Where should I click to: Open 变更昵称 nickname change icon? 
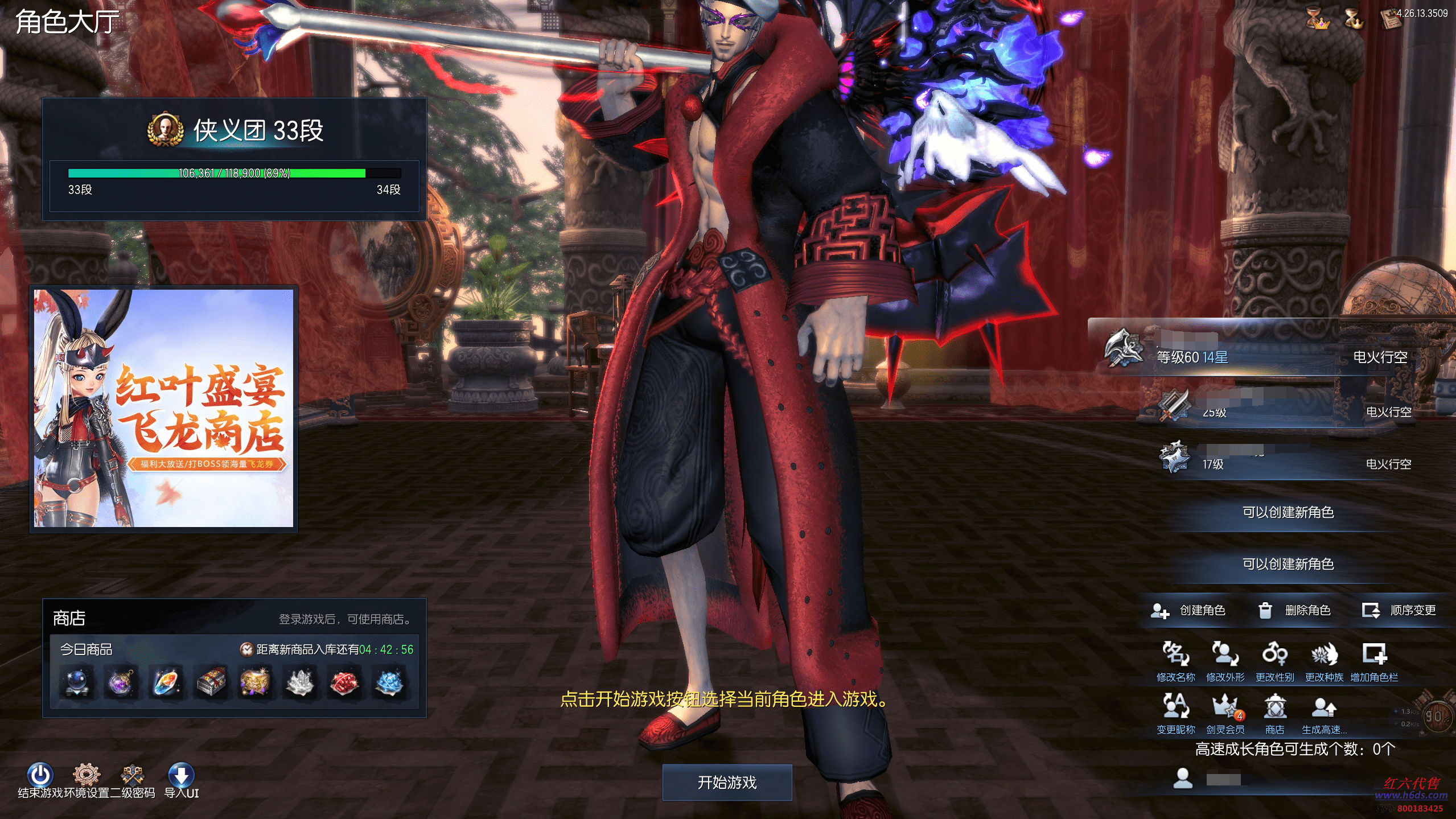[x=1175, y=707]
